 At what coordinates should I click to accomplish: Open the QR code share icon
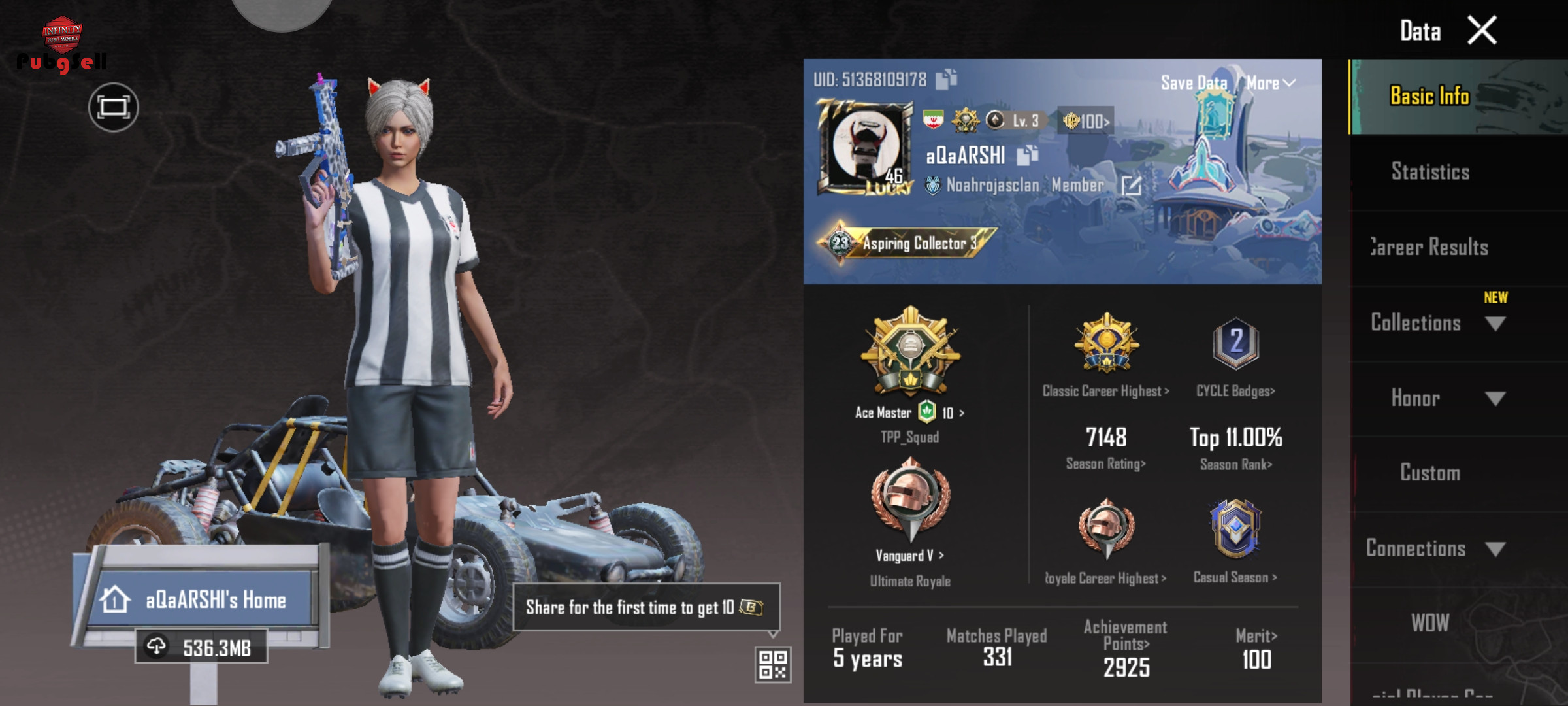pos(773,665)
